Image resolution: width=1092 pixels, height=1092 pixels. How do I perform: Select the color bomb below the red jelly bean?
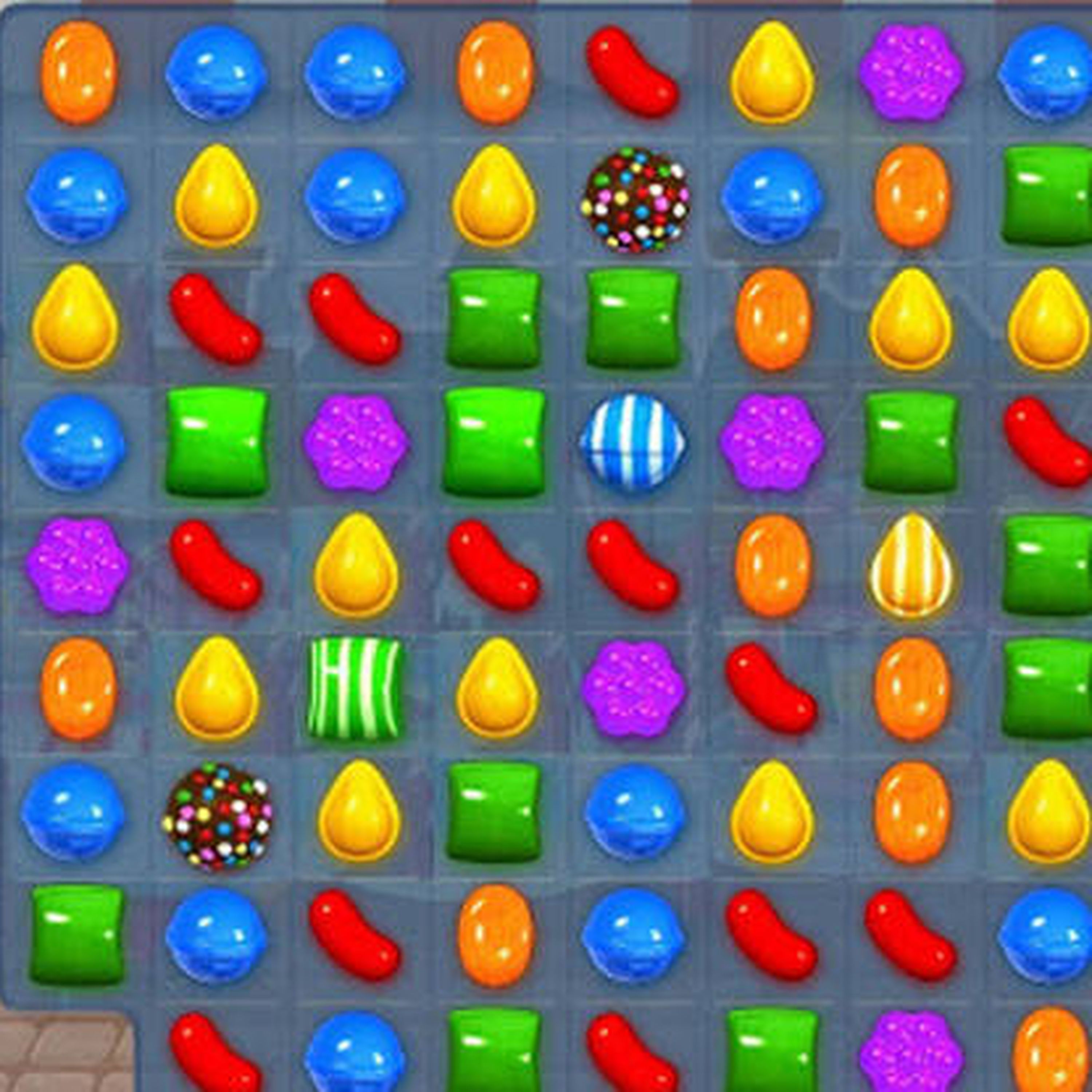635,199
